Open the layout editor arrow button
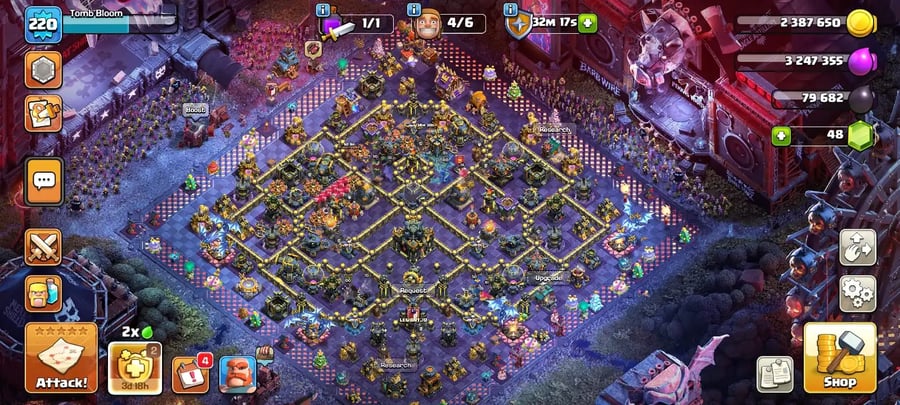 (x=857, y=247)
